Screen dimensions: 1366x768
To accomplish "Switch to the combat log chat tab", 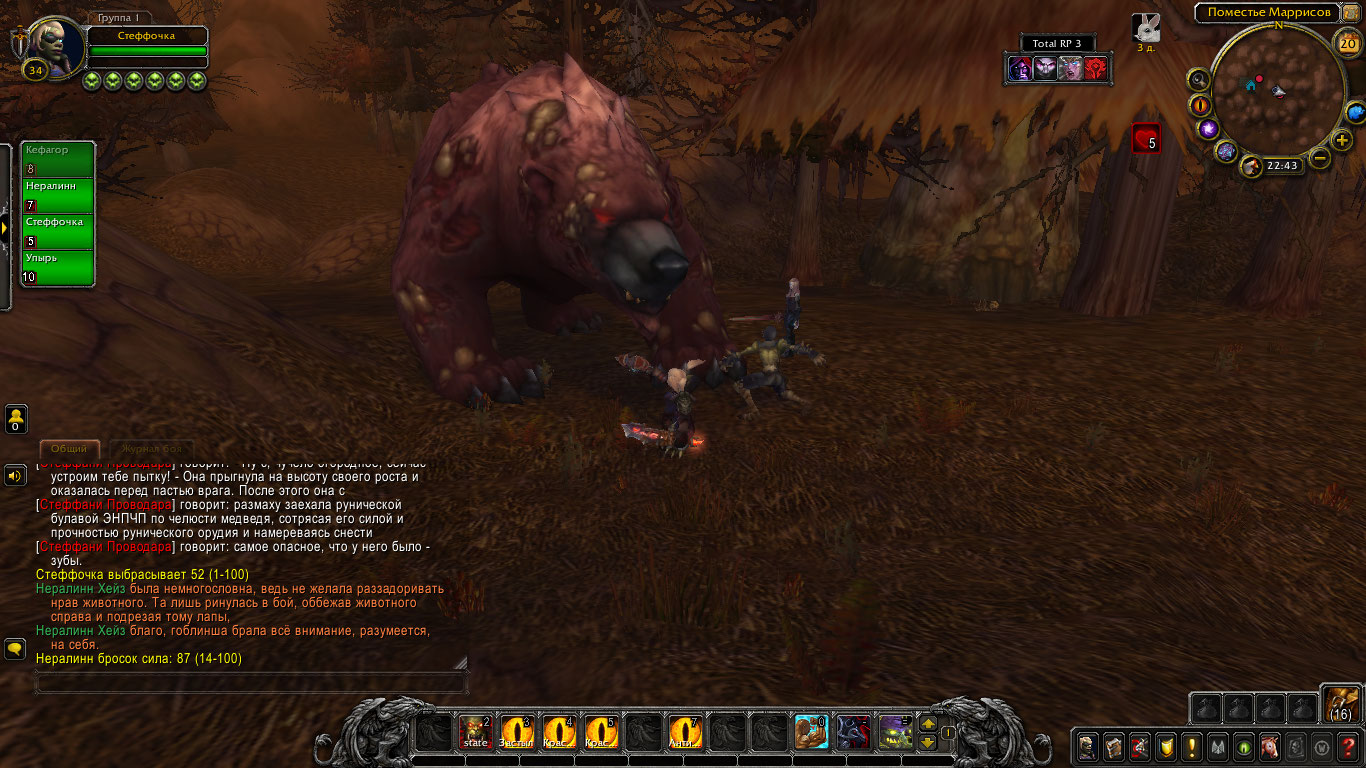I will coord(149,450).
